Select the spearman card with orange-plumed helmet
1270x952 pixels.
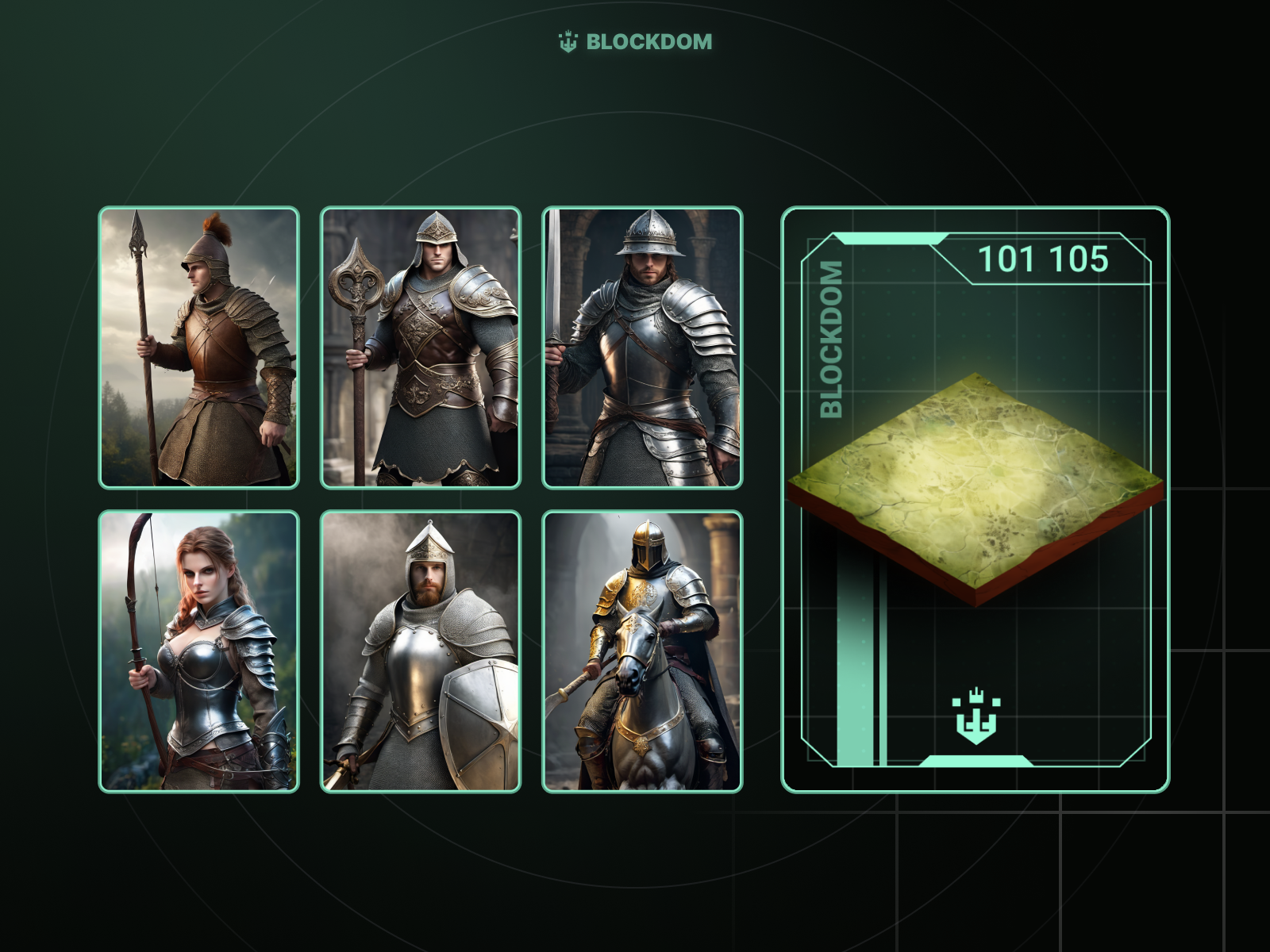click(x=198, y=347)
